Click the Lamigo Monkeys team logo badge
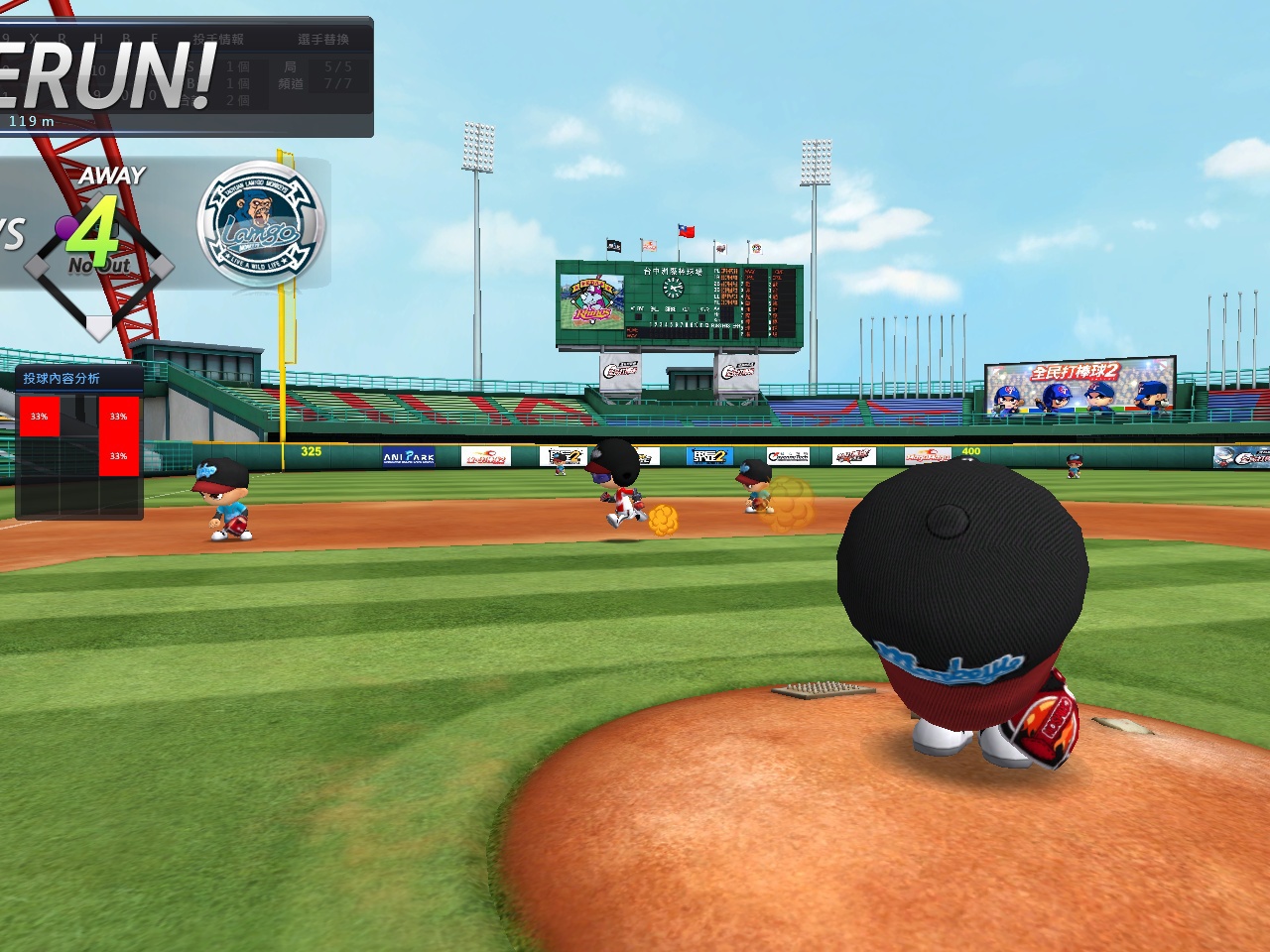The image size is (1270, 952). pos(261,224)
